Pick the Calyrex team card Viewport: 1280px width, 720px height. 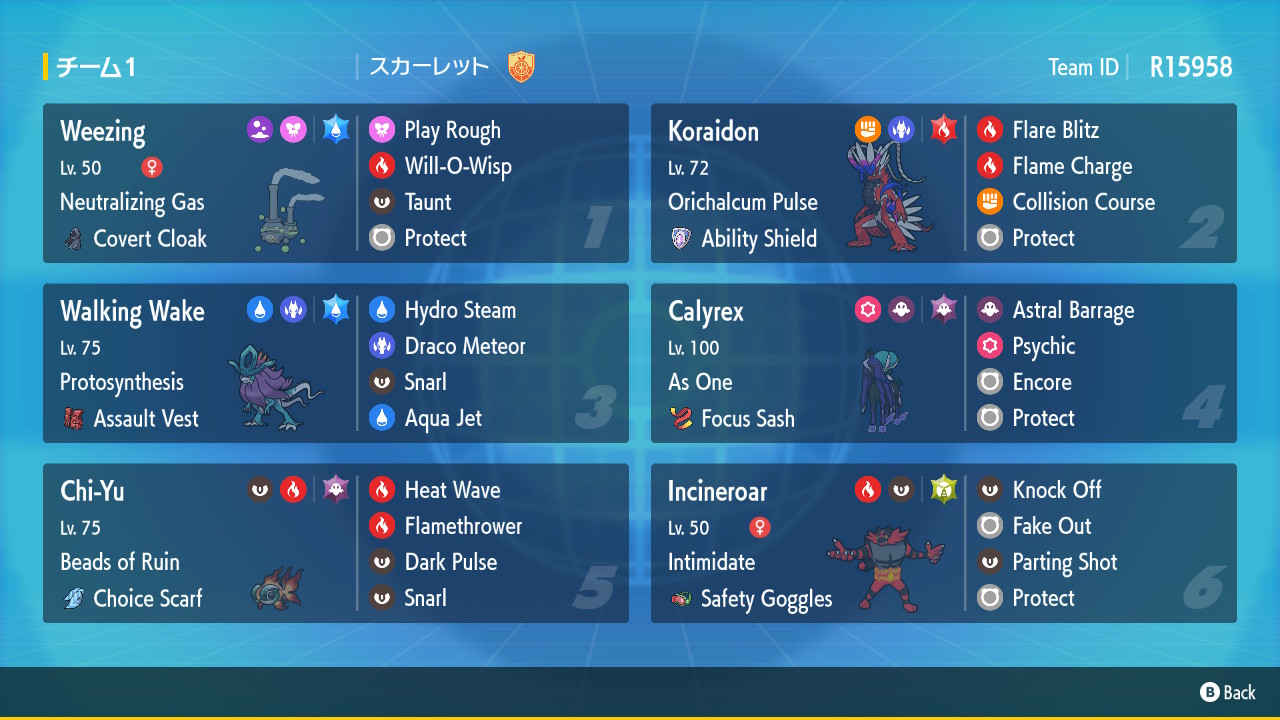tap(943, 364)
